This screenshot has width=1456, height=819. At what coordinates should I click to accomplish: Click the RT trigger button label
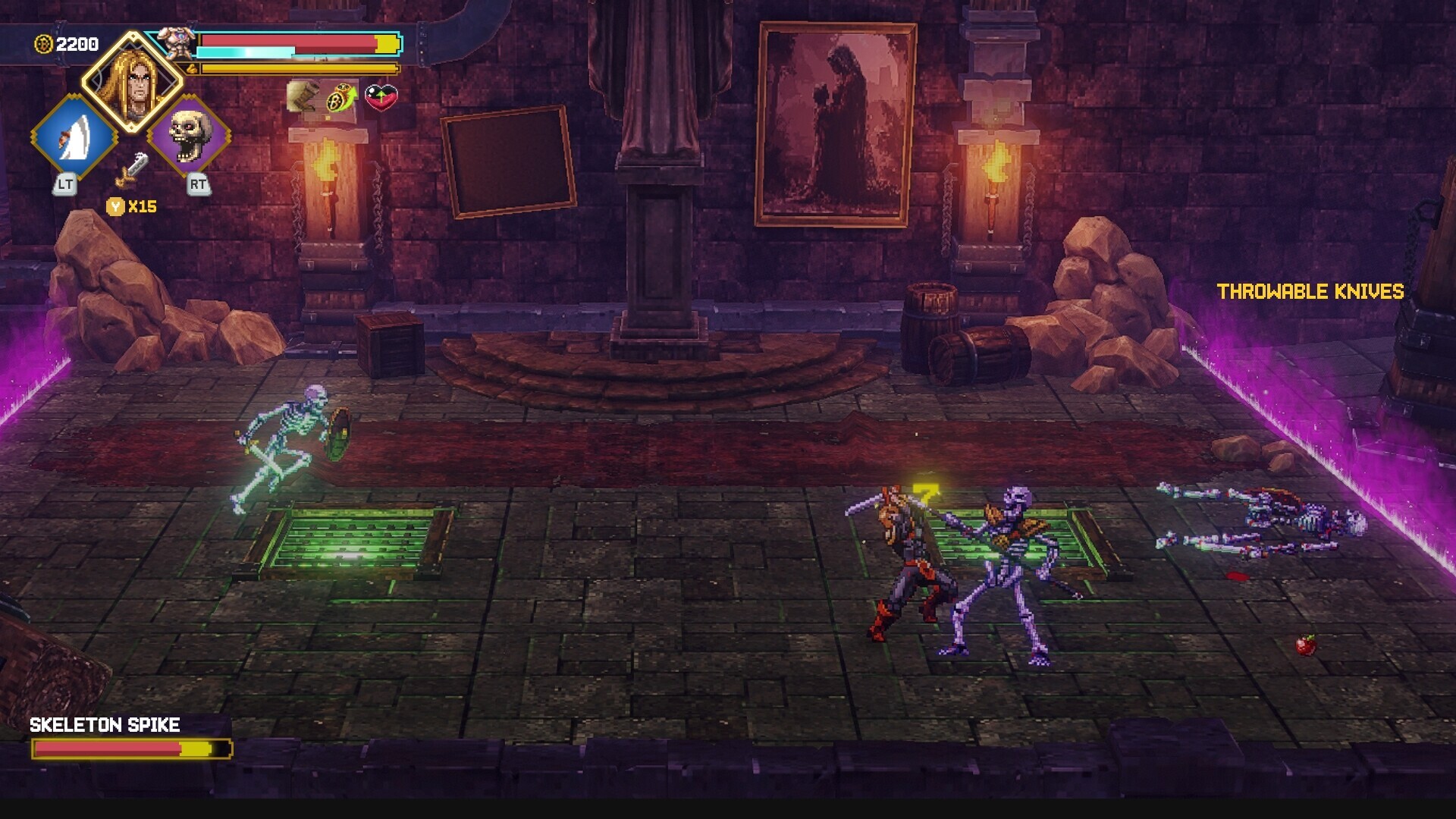coord(197,186)
